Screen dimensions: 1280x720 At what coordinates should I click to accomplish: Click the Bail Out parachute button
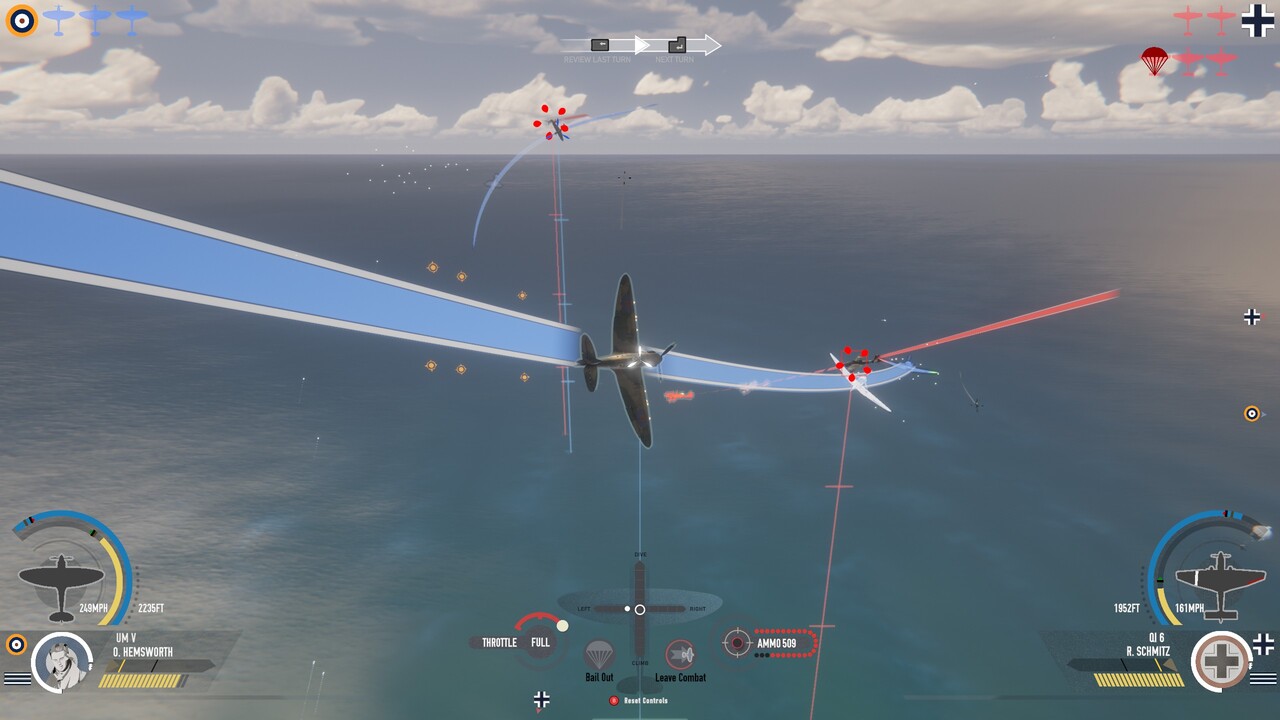pyautogui.click(x=599, y=656)
